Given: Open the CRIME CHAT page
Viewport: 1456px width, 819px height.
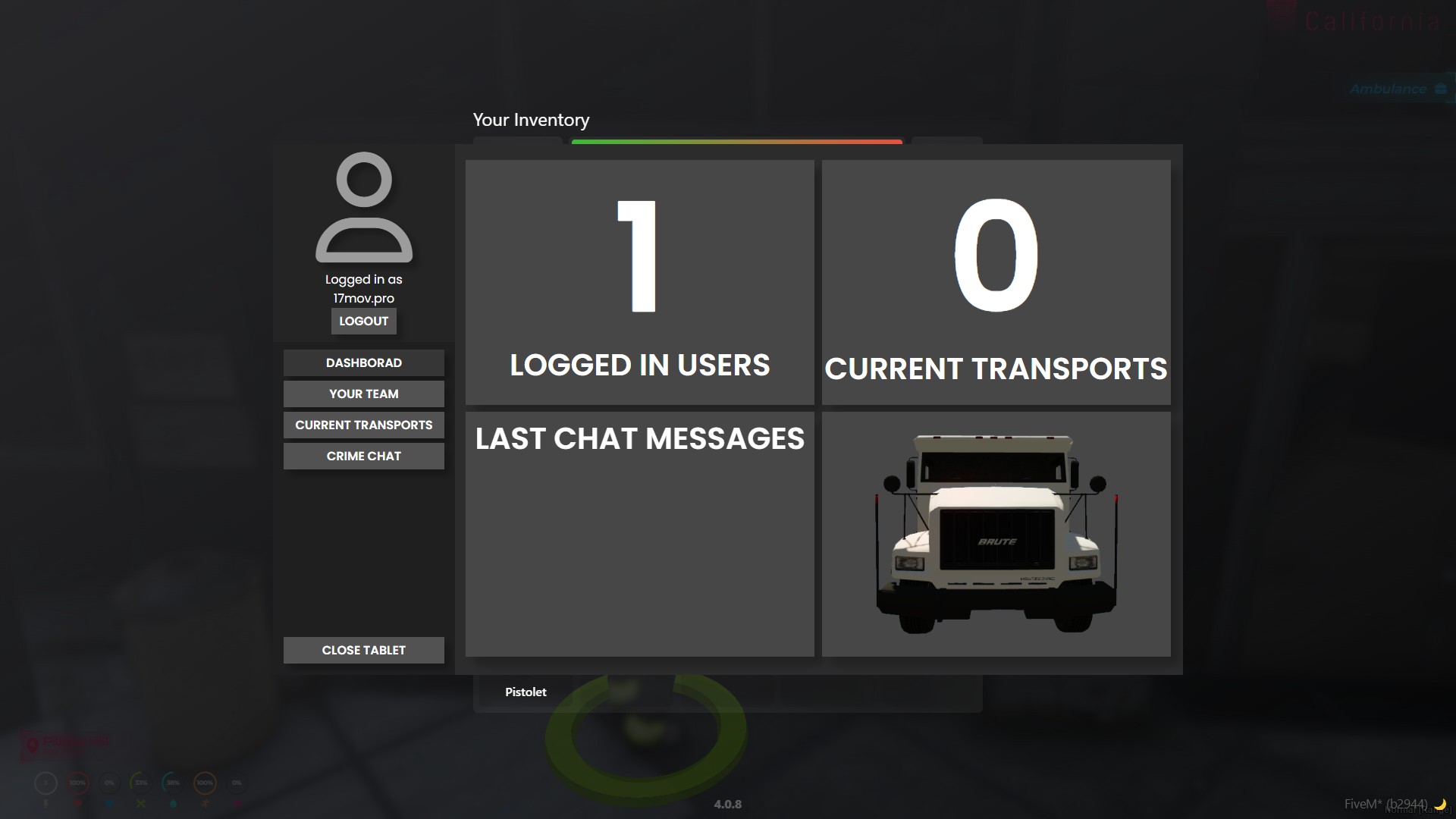Looking at the screenshot, I should (363, 457).
